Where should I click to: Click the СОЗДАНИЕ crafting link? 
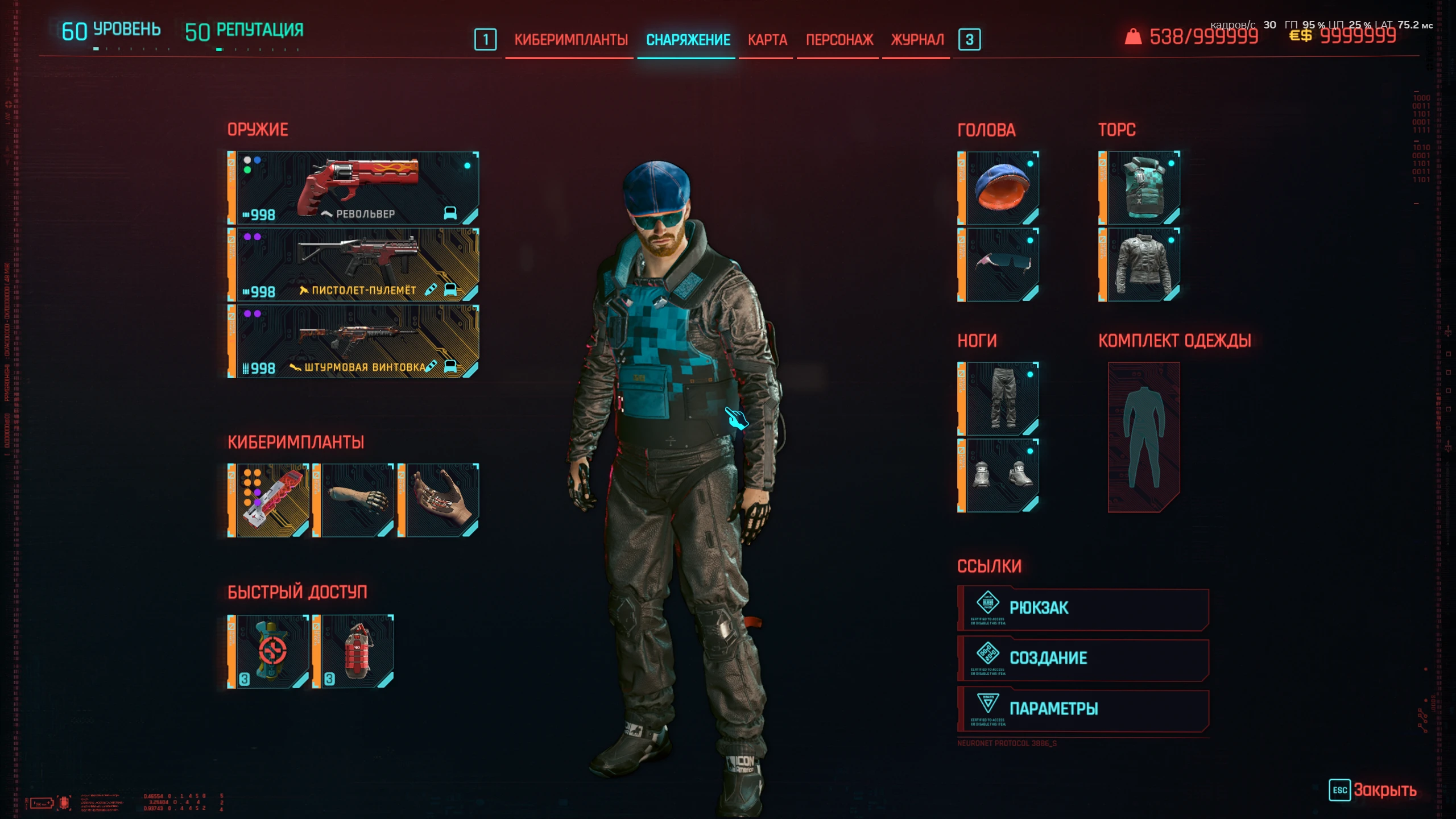(1083, 659)
